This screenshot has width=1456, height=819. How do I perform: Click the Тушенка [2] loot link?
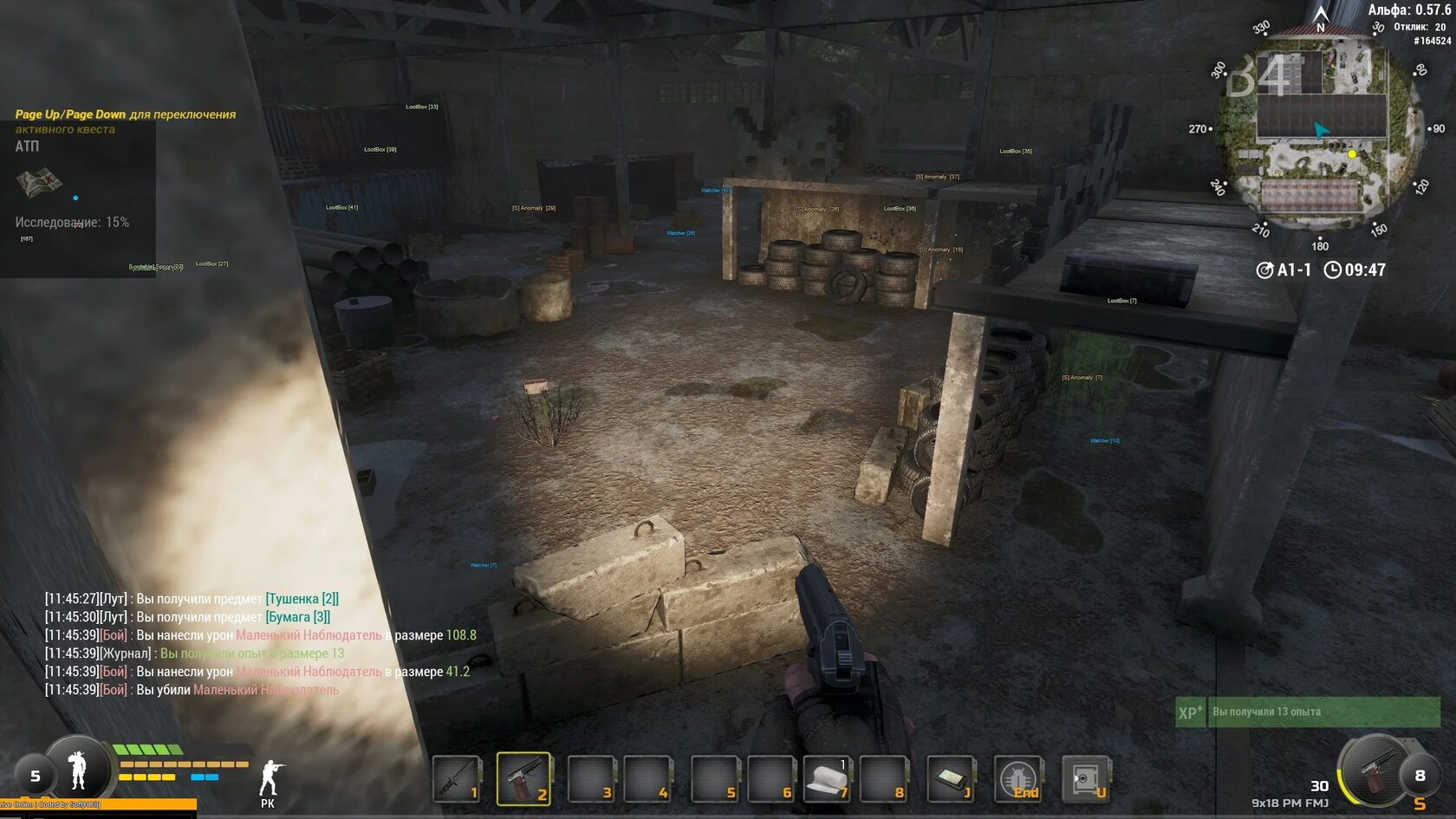click(302, 596)
